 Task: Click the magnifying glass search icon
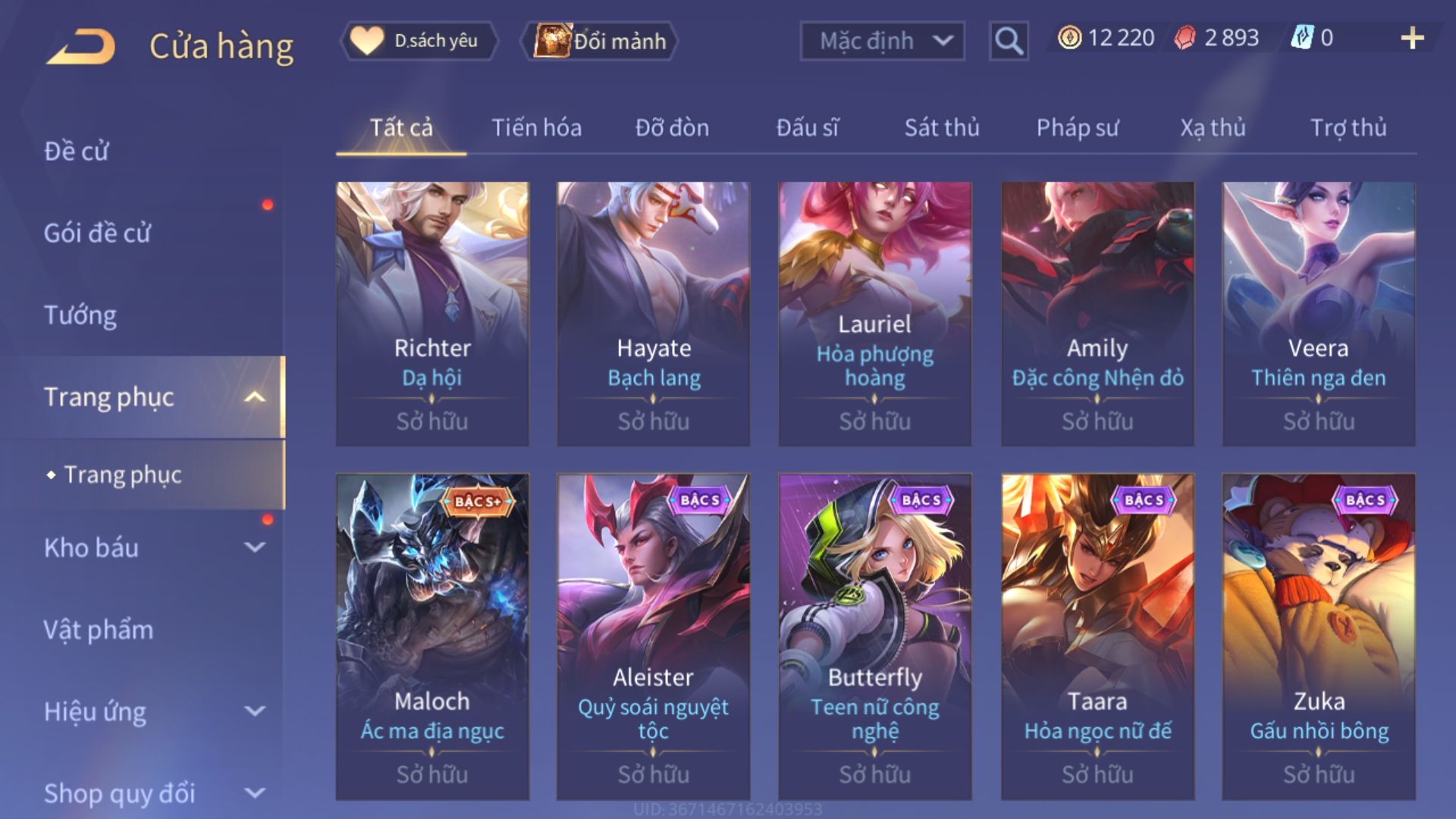click(1008, 41)
